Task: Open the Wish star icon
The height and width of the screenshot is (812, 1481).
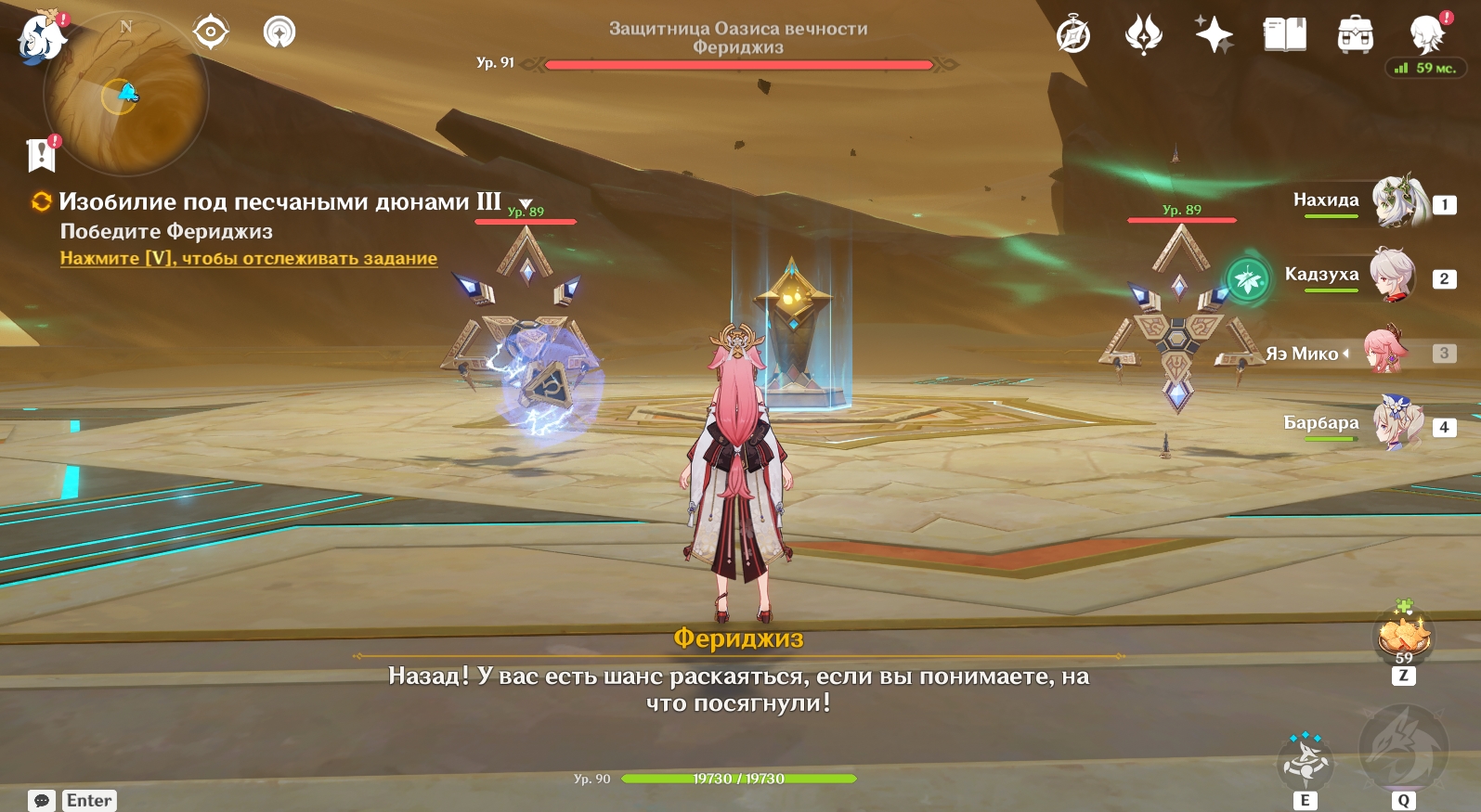Action: pyautogui.click(x=1214, y=35)
